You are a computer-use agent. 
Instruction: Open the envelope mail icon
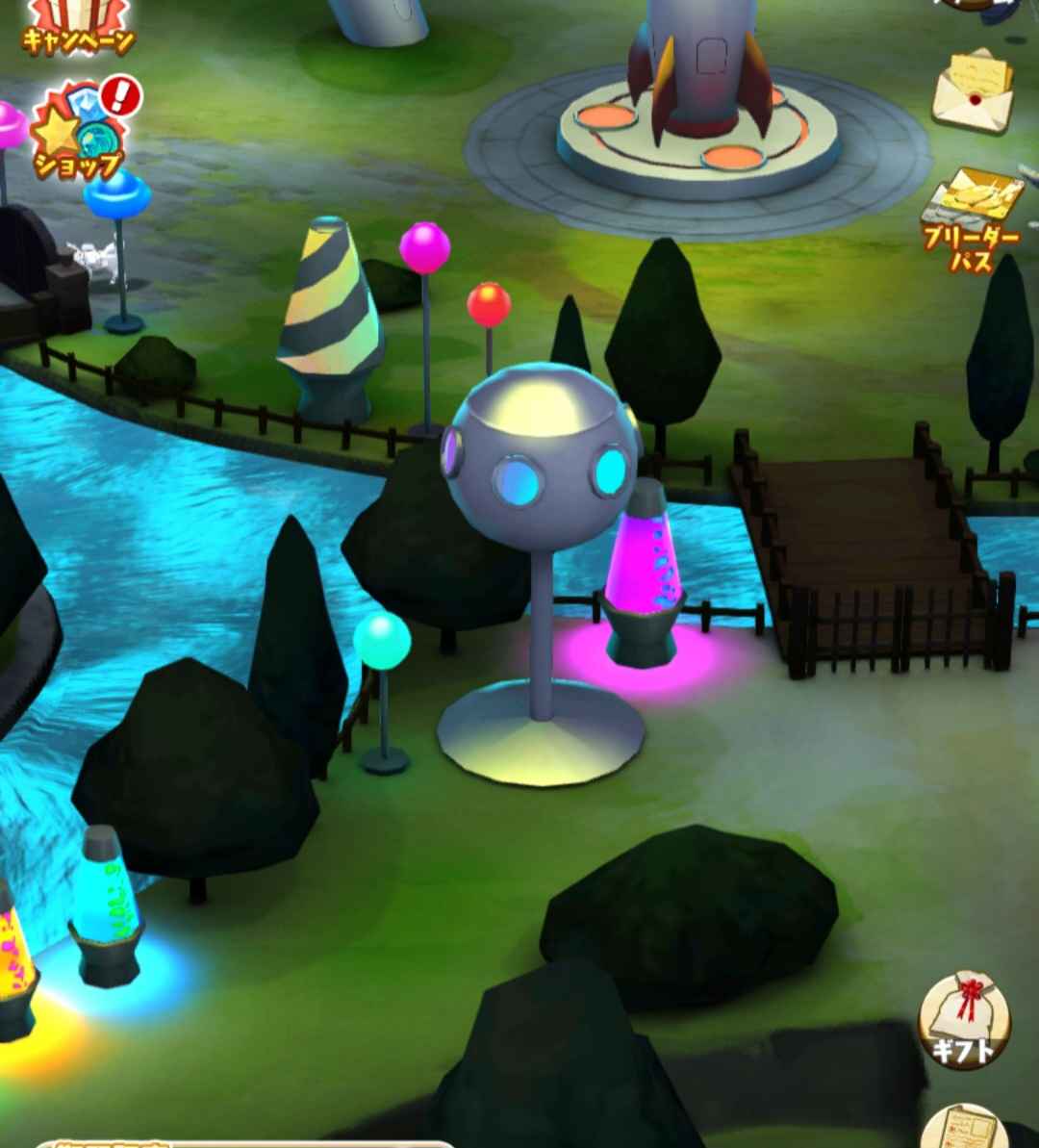click(974, 89)
